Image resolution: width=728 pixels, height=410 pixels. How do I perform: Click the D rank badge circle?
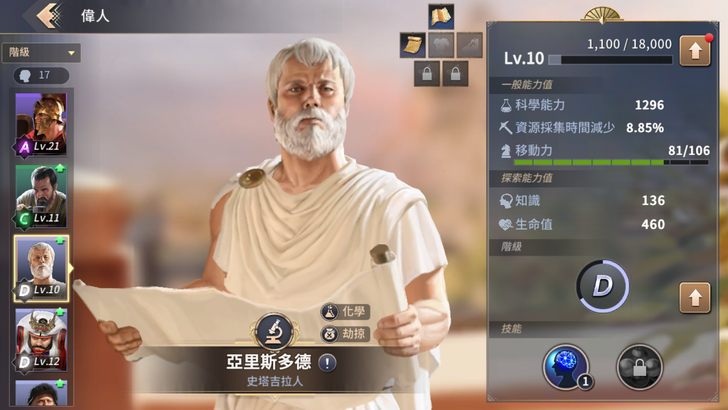(602, 287)
